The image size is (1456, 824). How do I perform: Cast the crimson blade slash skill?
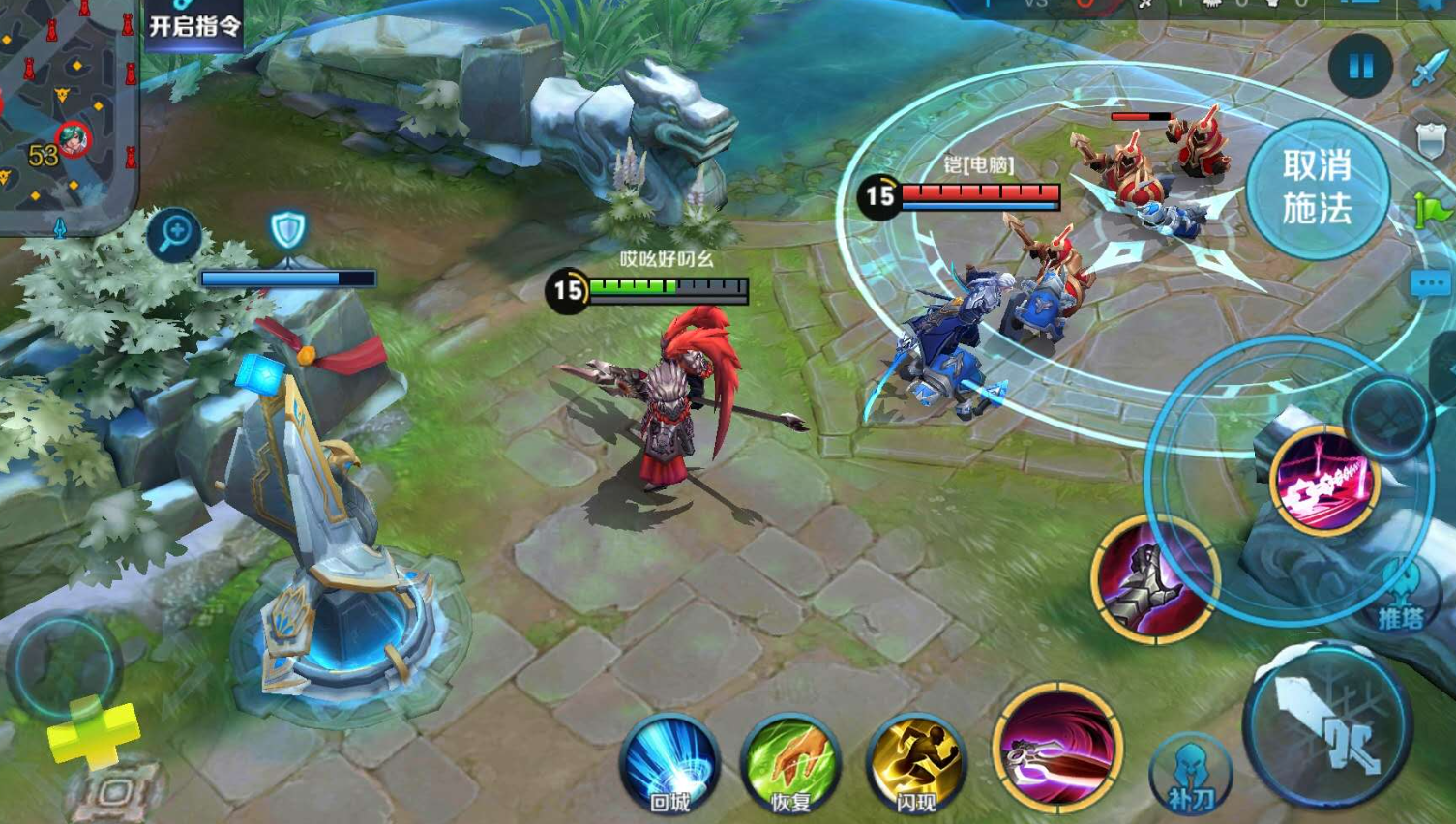click(1057, 748)
